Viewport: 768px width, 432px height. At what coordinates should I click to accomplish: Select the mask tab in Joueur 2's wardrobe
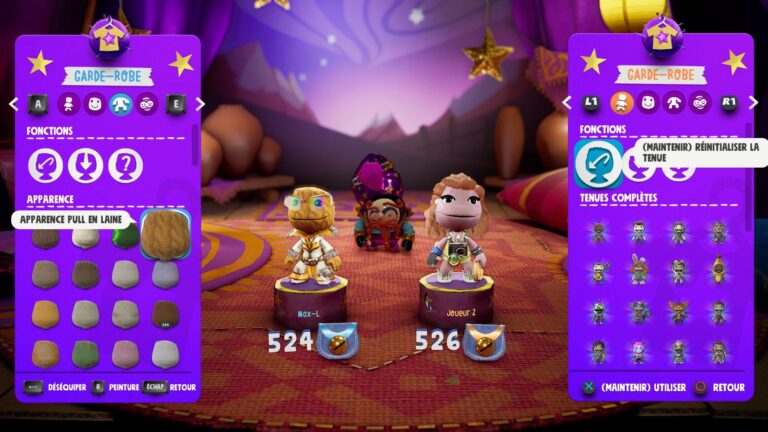pos(700,102)
